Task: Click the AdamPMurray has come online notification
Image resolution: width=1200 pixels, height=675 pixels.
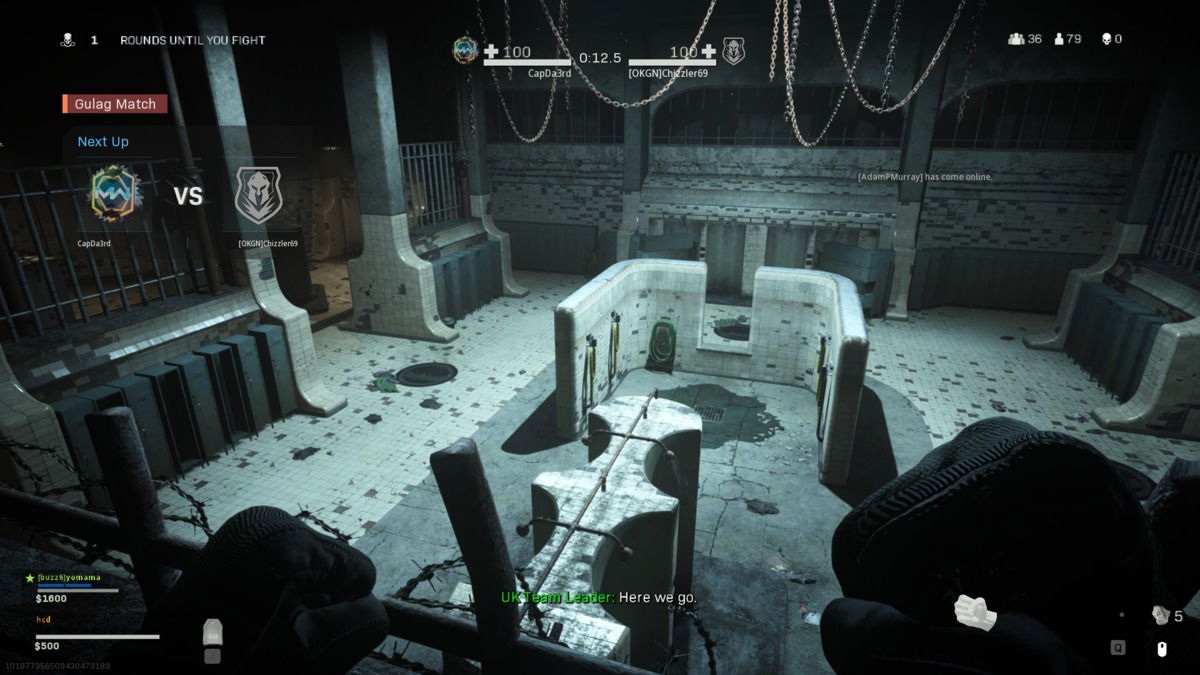Action: click(924, 177)
